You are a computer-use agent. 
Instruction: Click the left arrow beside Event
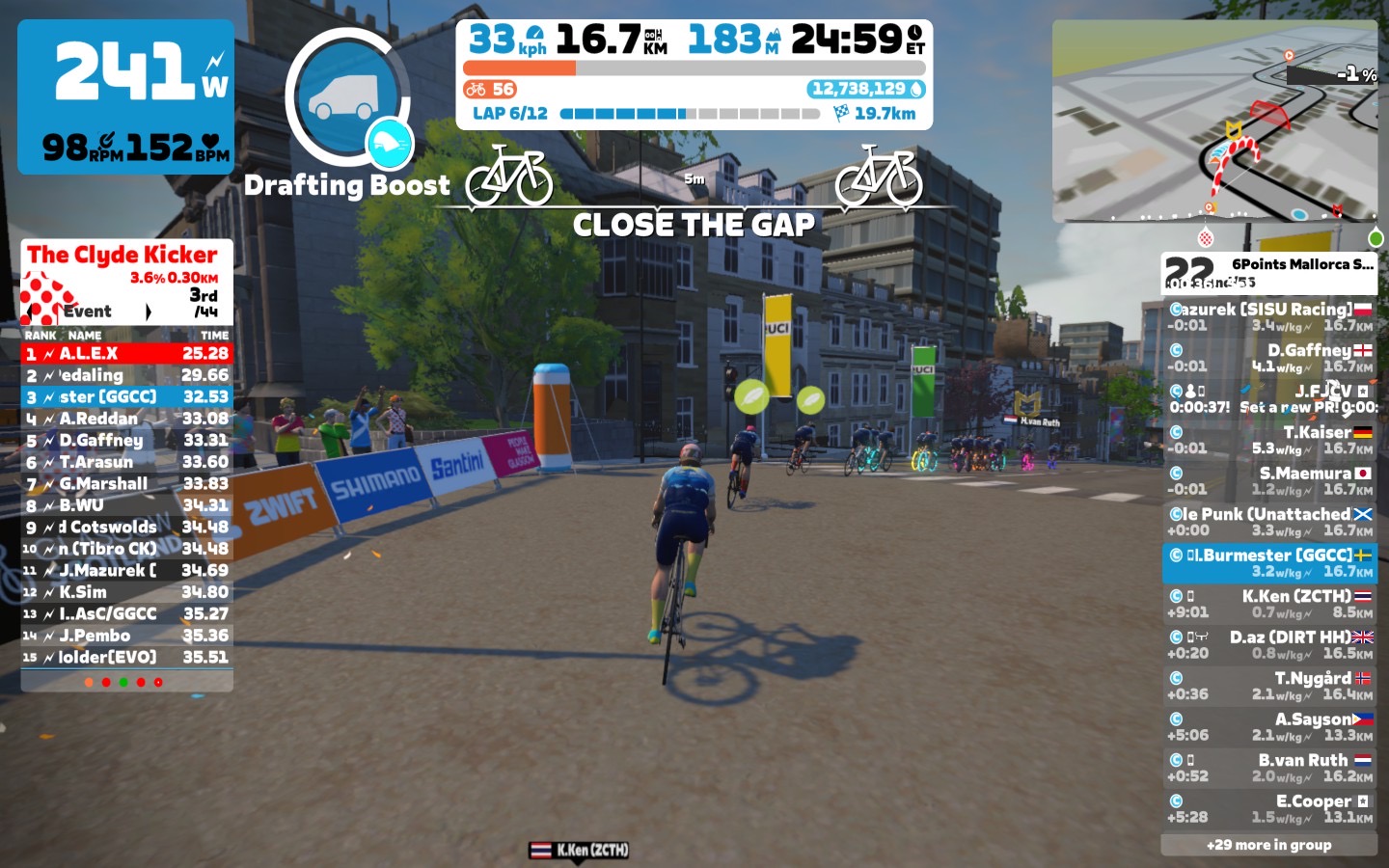pyautogui.click(x=36, y=312)
